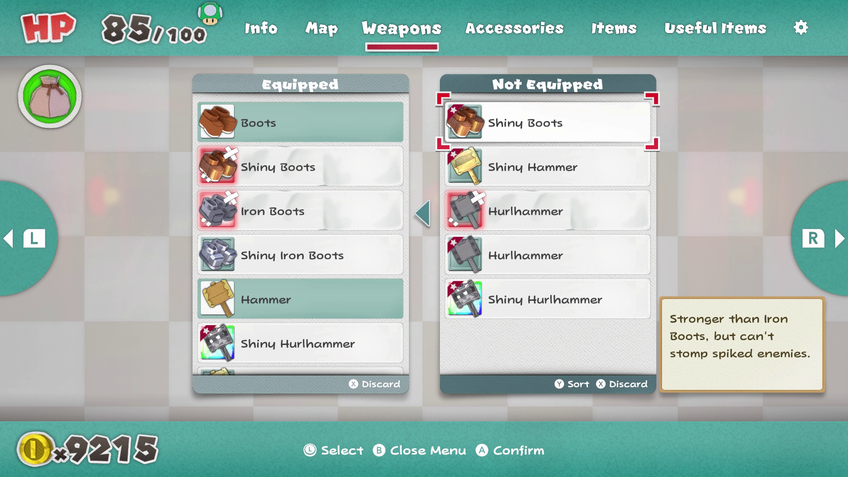Image resolution: width=848 pixels, height=477 pixels.
Task: Choose Shiny Hurlhammer in the Equipped list
Action: click(x=300, y=343)
